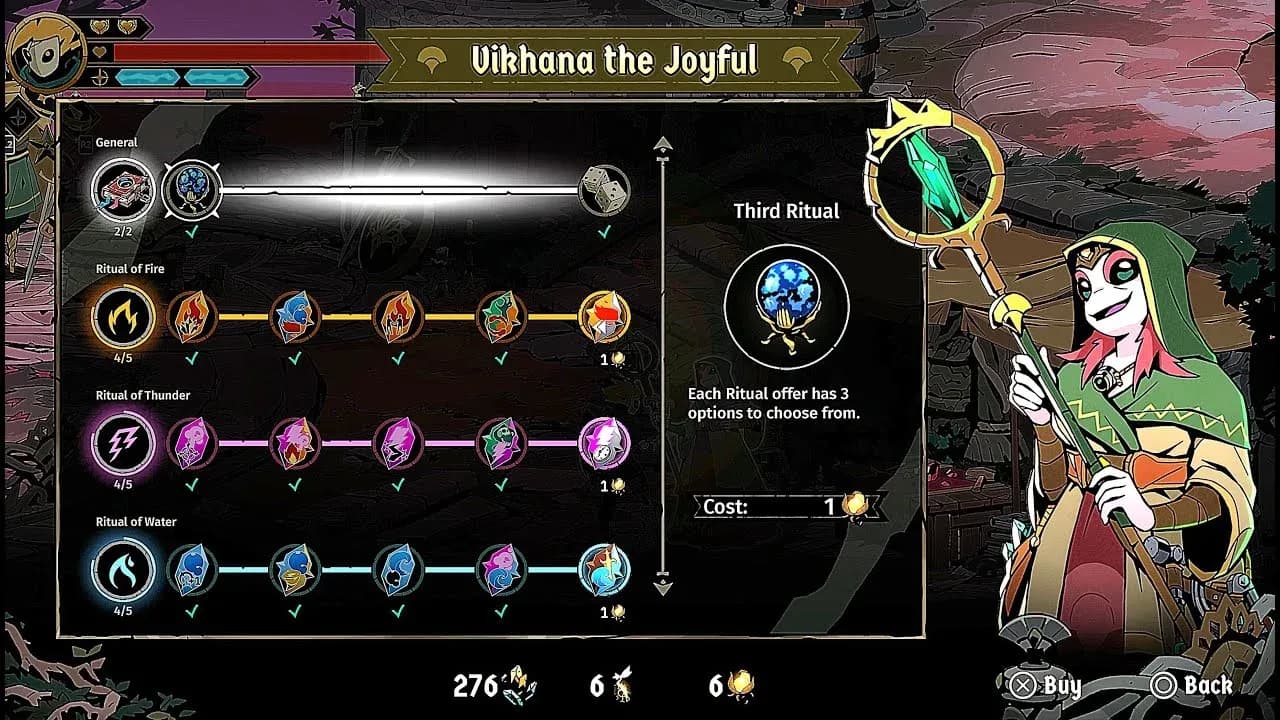
Task: Open the General upgrade showing 2/2
Action: pos(124,190)
